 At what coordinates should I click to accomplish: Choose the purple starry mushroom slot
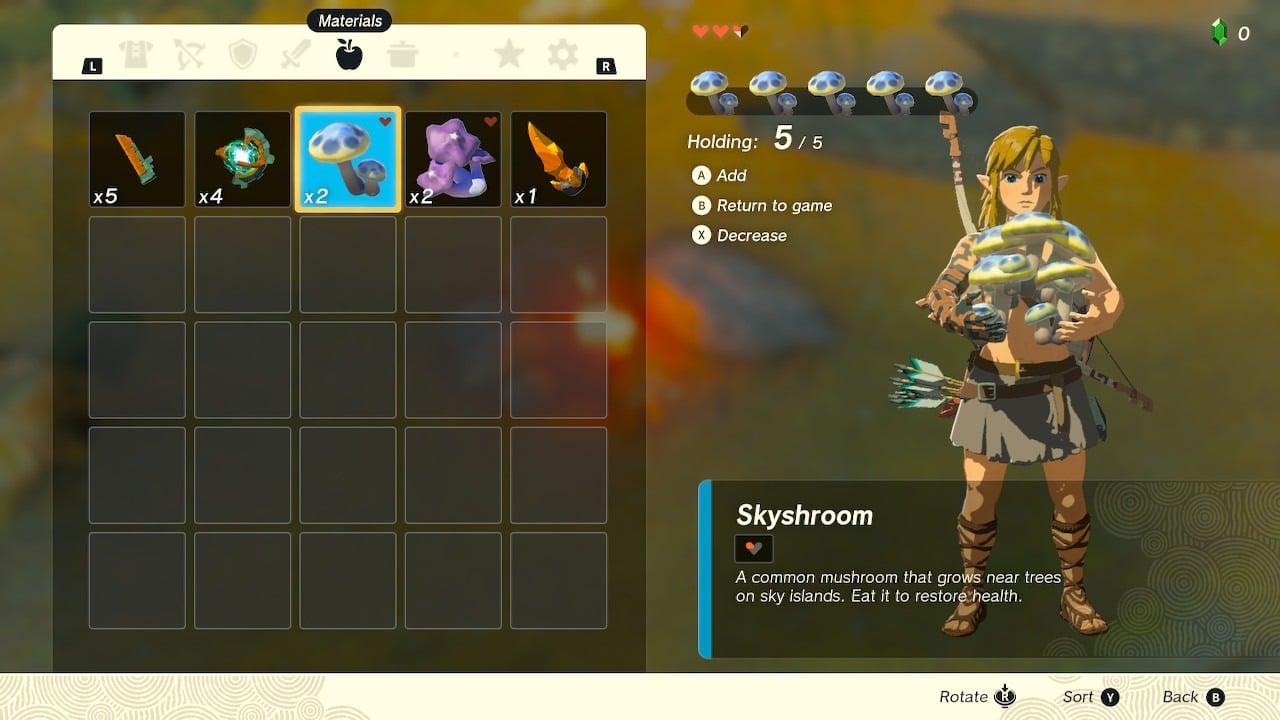(x=453, y=160)
